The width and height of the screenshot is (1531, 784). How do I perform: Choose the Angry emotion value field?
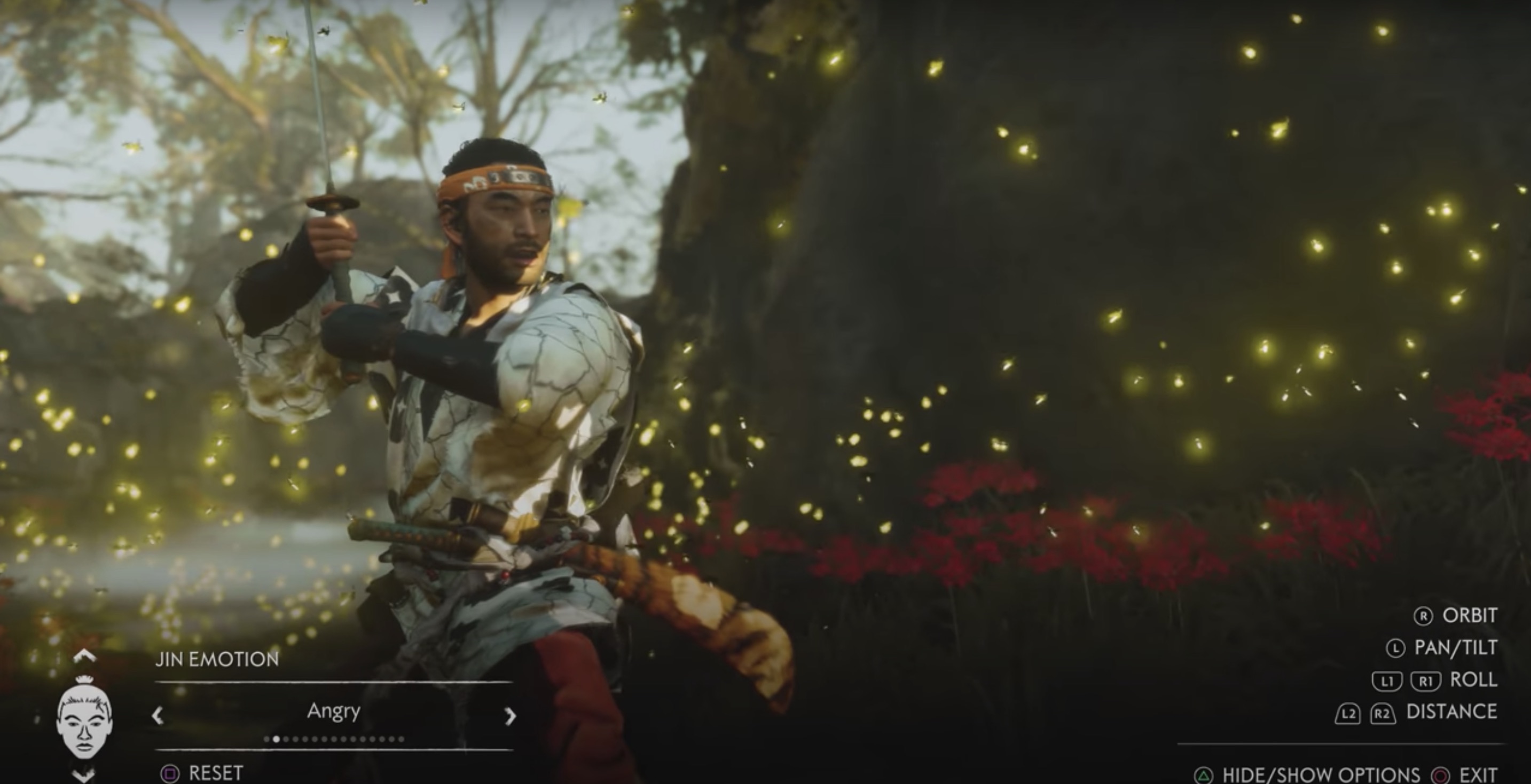pos(333,711)
